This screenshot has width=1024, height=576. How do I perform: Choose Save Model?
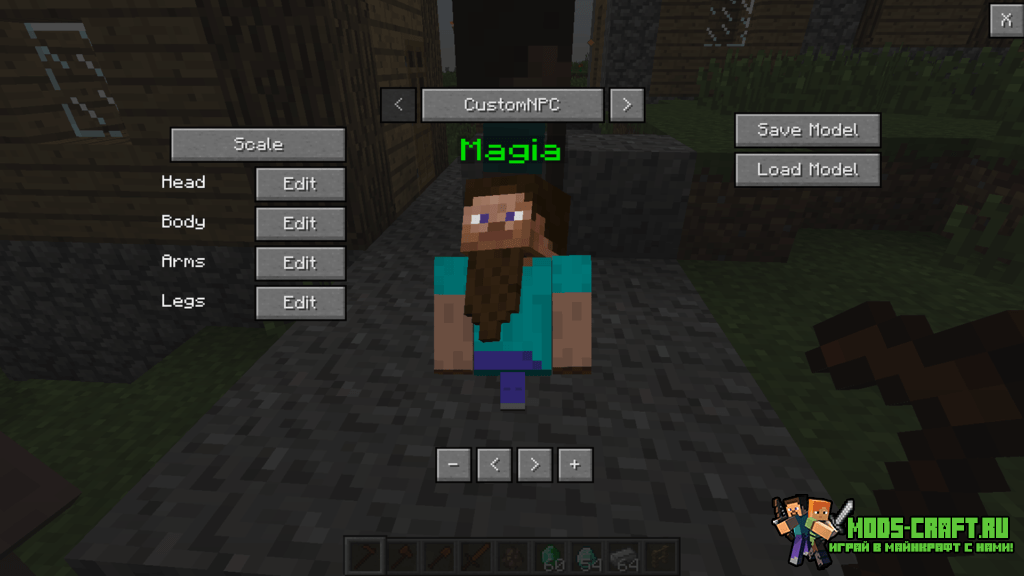point(807,130)
